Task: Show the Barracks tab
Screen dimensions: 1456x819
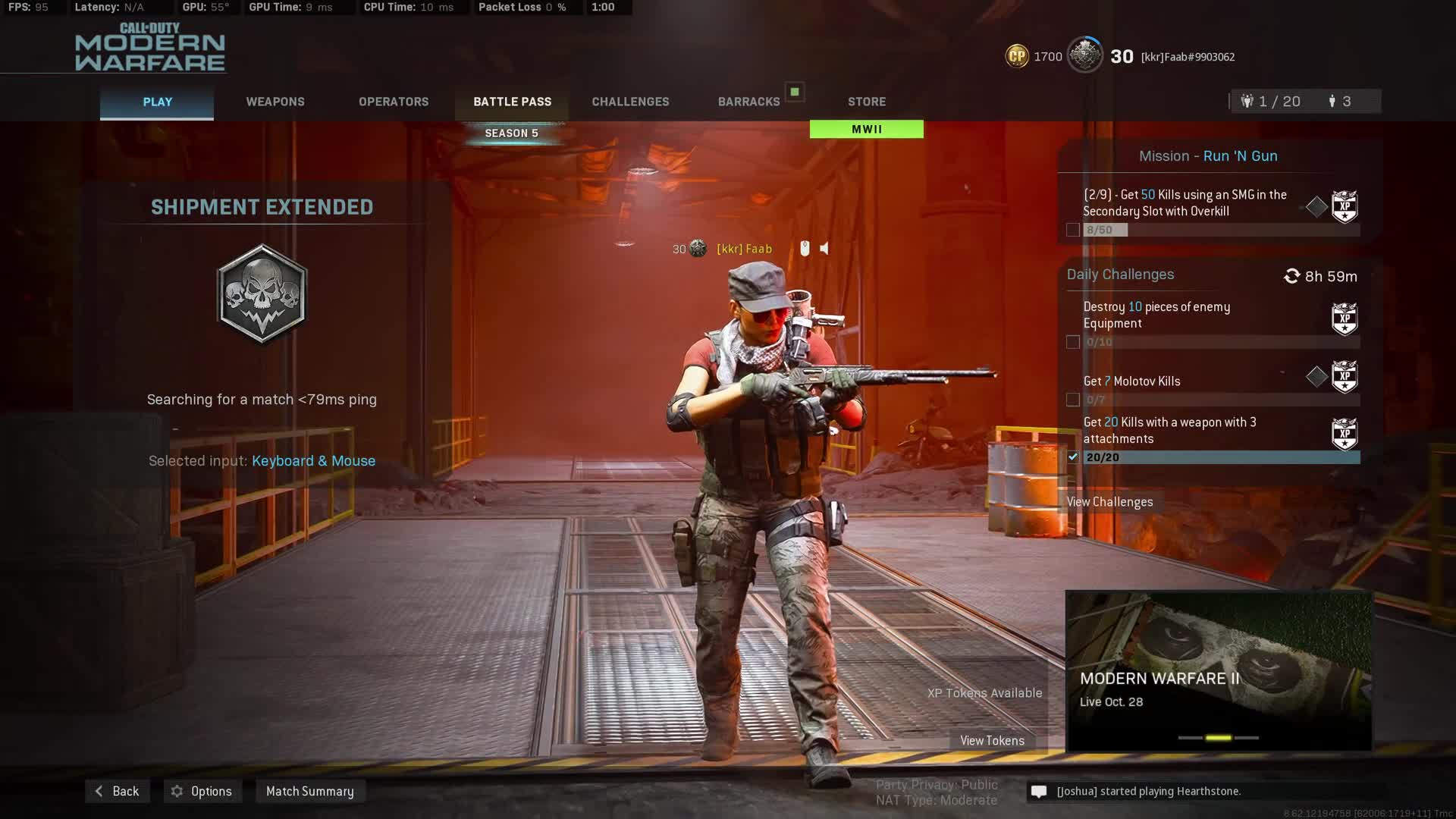Action: point(748,102)
